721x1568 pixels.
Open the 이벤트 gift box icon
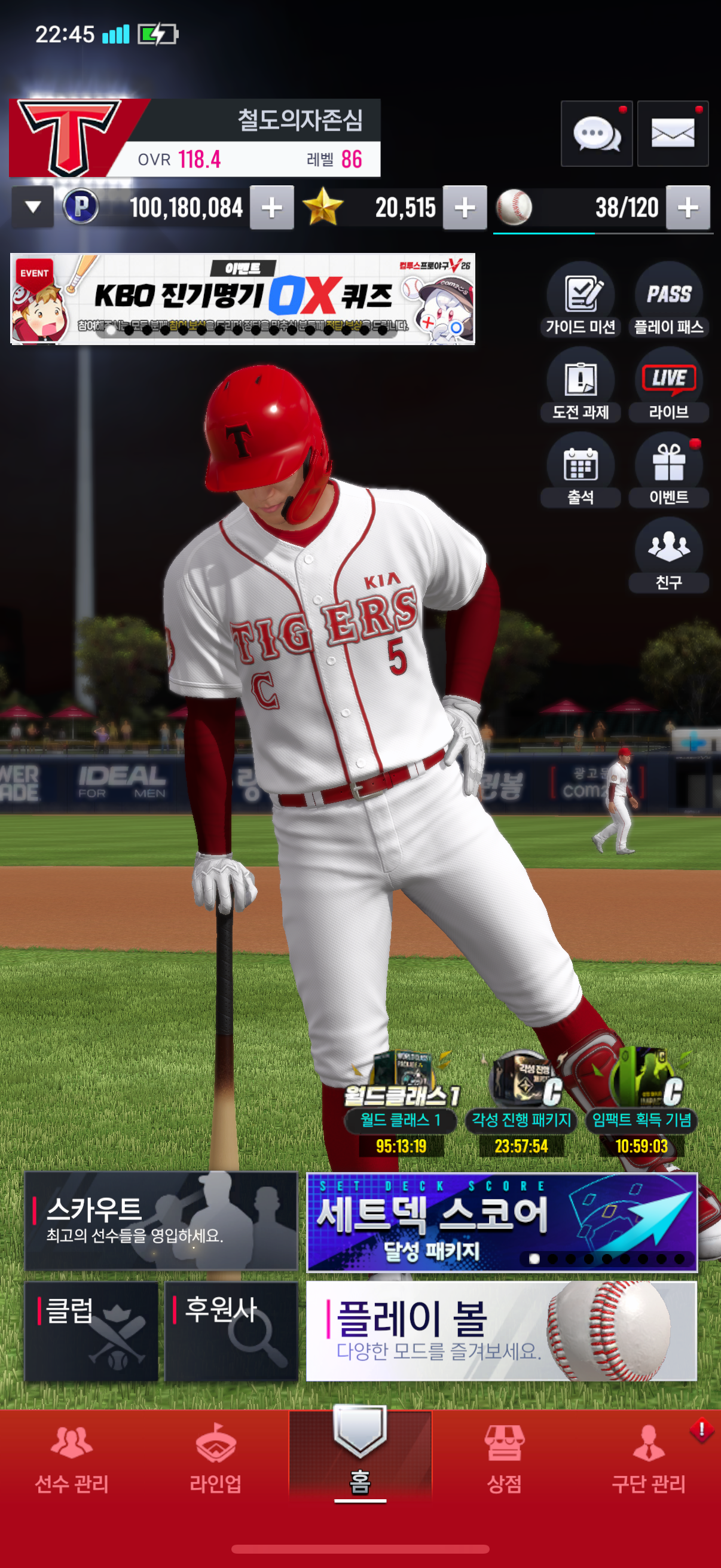[668, 470]
